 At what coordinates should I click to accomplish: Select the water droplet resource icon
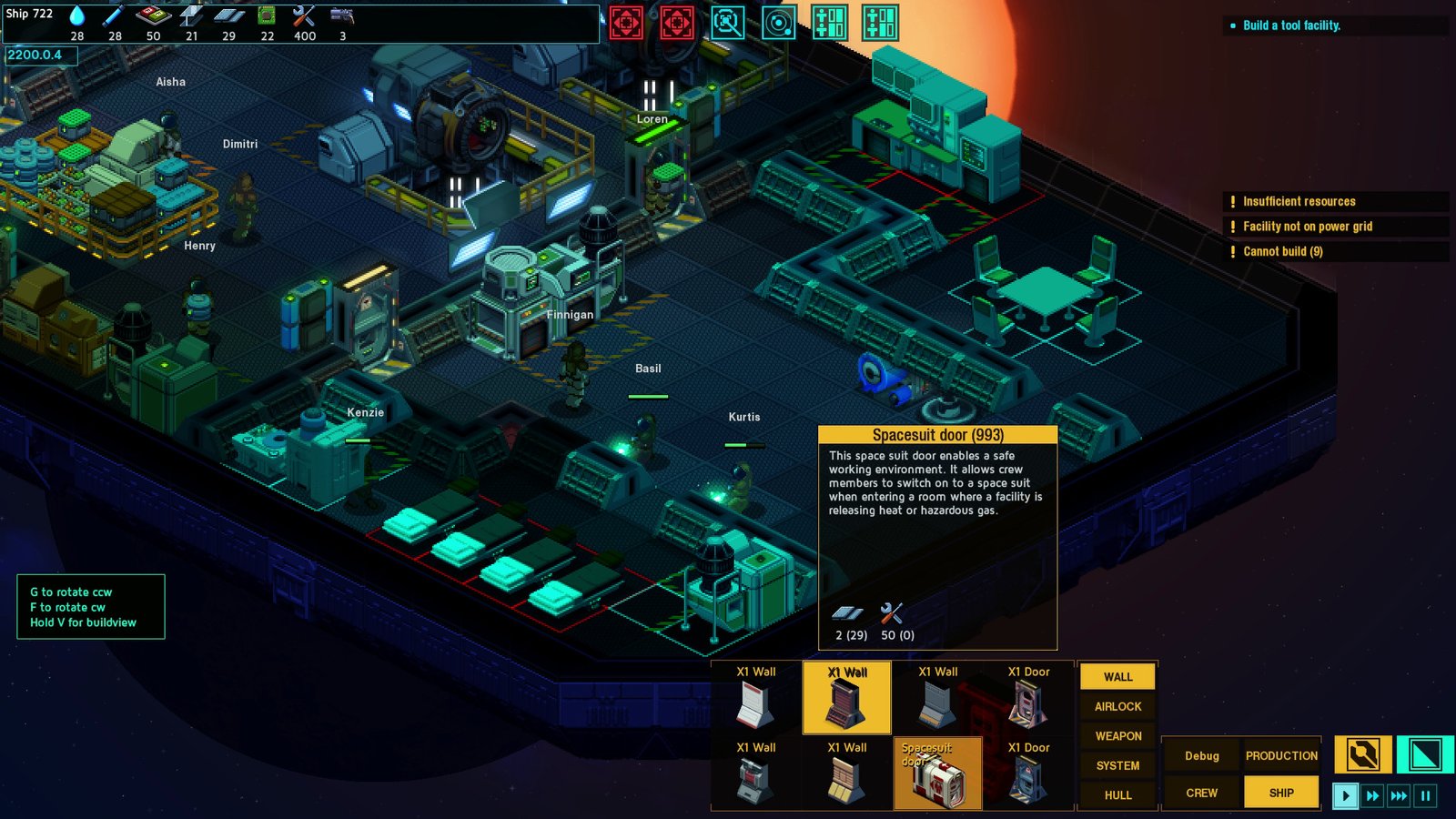76,15
